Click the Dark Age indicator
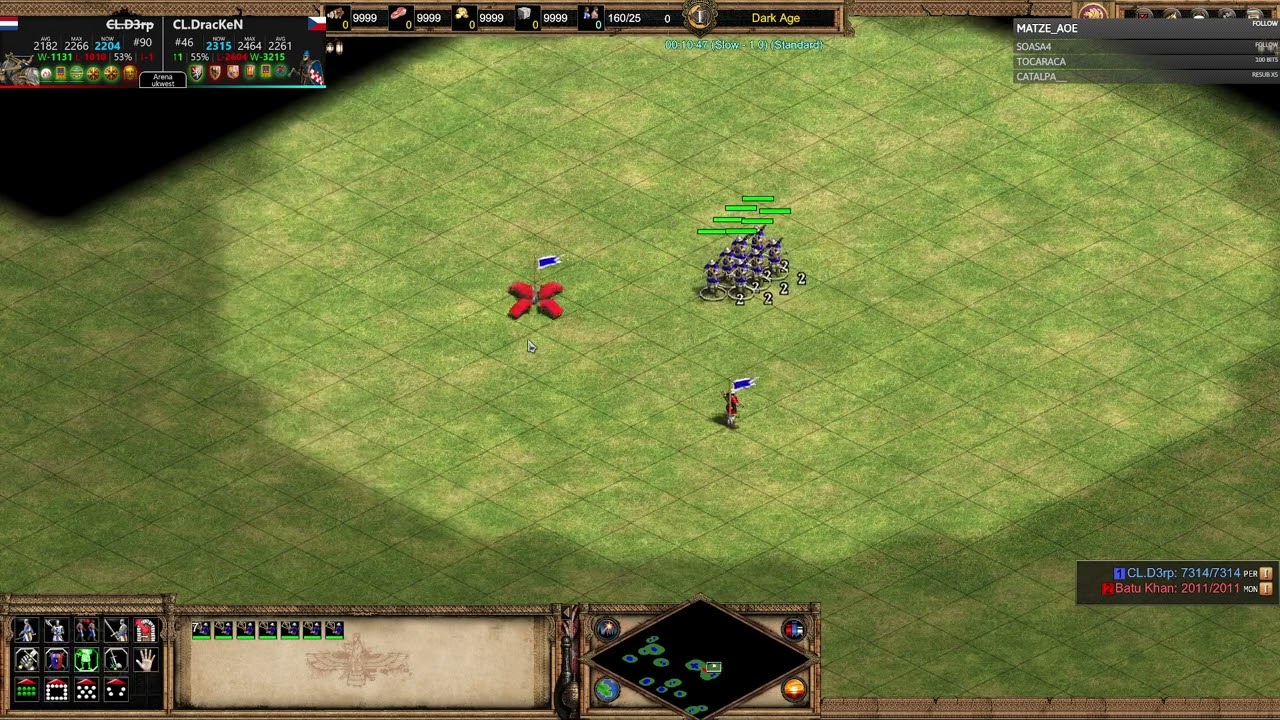The width and height of the screenshot is (1280, 720). (x=775, y=18)
